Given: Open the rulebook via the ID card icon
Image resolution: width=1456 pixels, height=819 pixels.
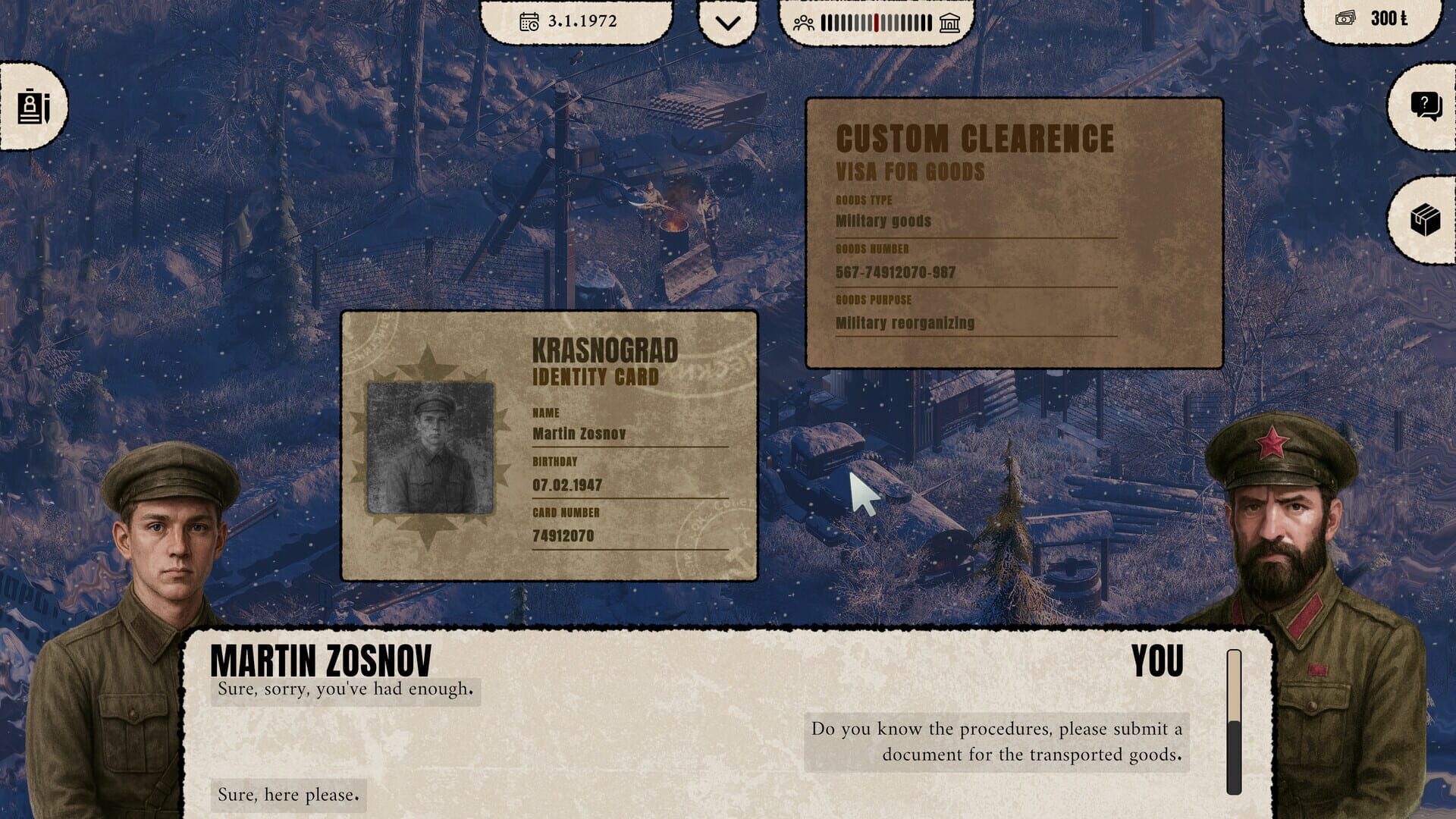Looking at the screenshot, I should (35, 107).
